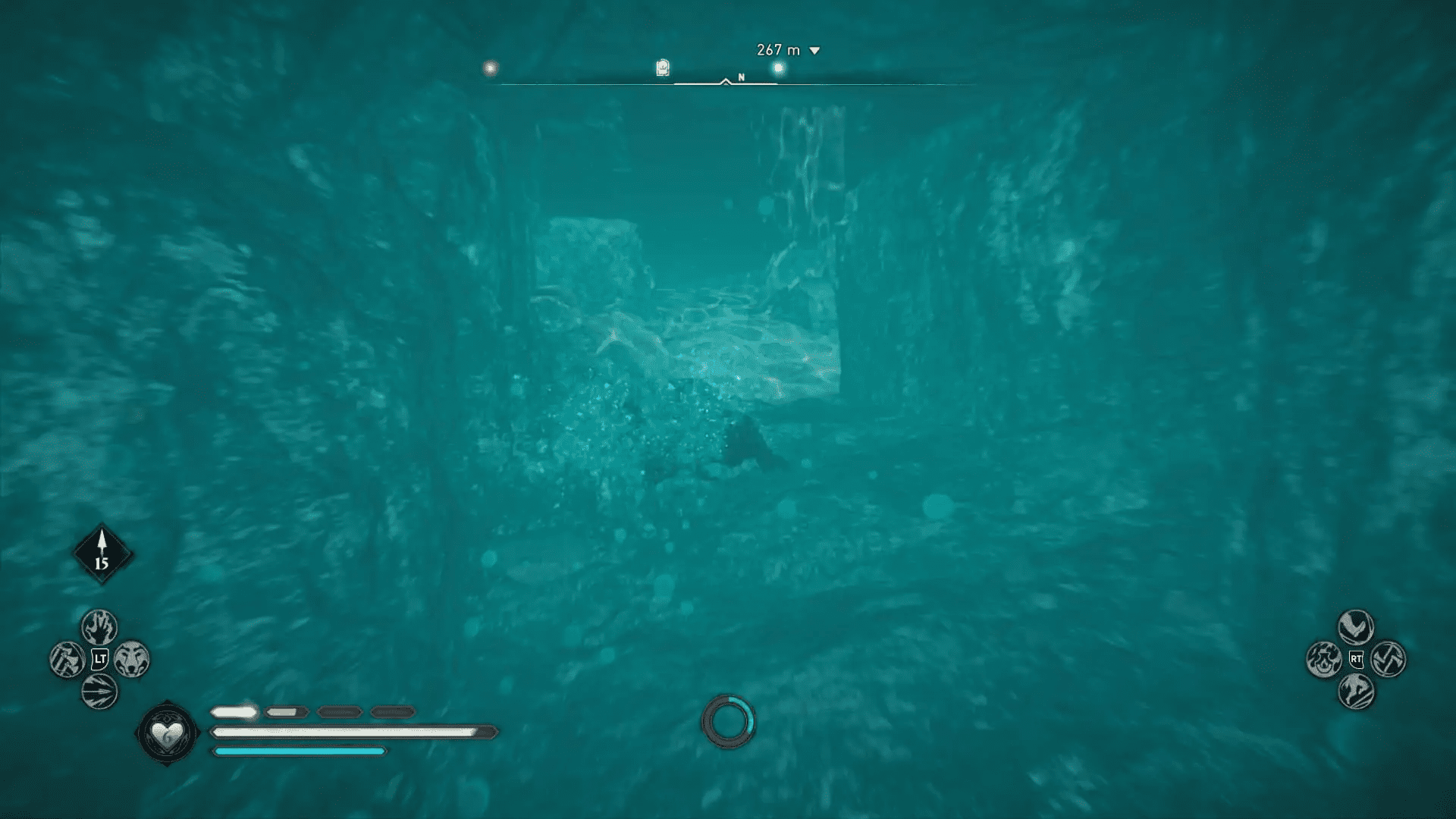Click the cursed-stone marker on the compass
Viewport: 1456px width, 819px height.
click(662, 68)
